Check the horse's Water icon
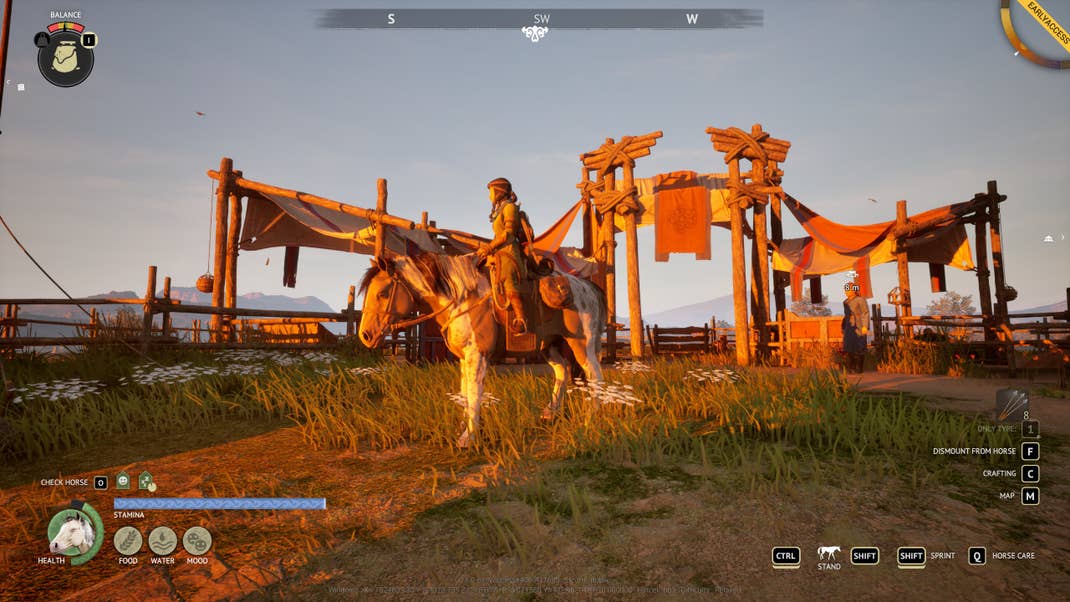This screenshot has width=1070, height=602. click(x=162, y=541)
